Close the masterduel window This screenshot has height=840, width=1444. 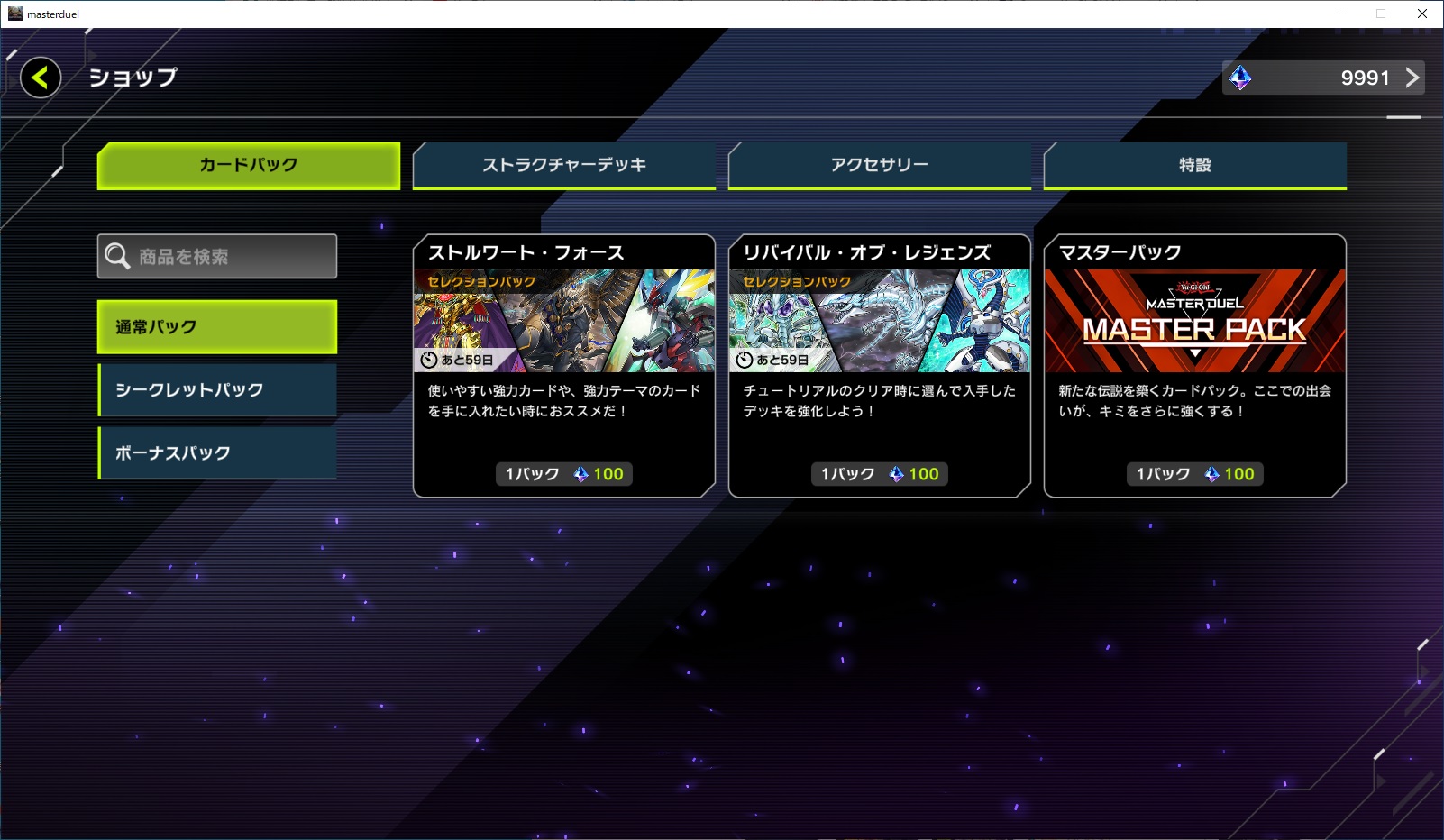point(1422,14)
